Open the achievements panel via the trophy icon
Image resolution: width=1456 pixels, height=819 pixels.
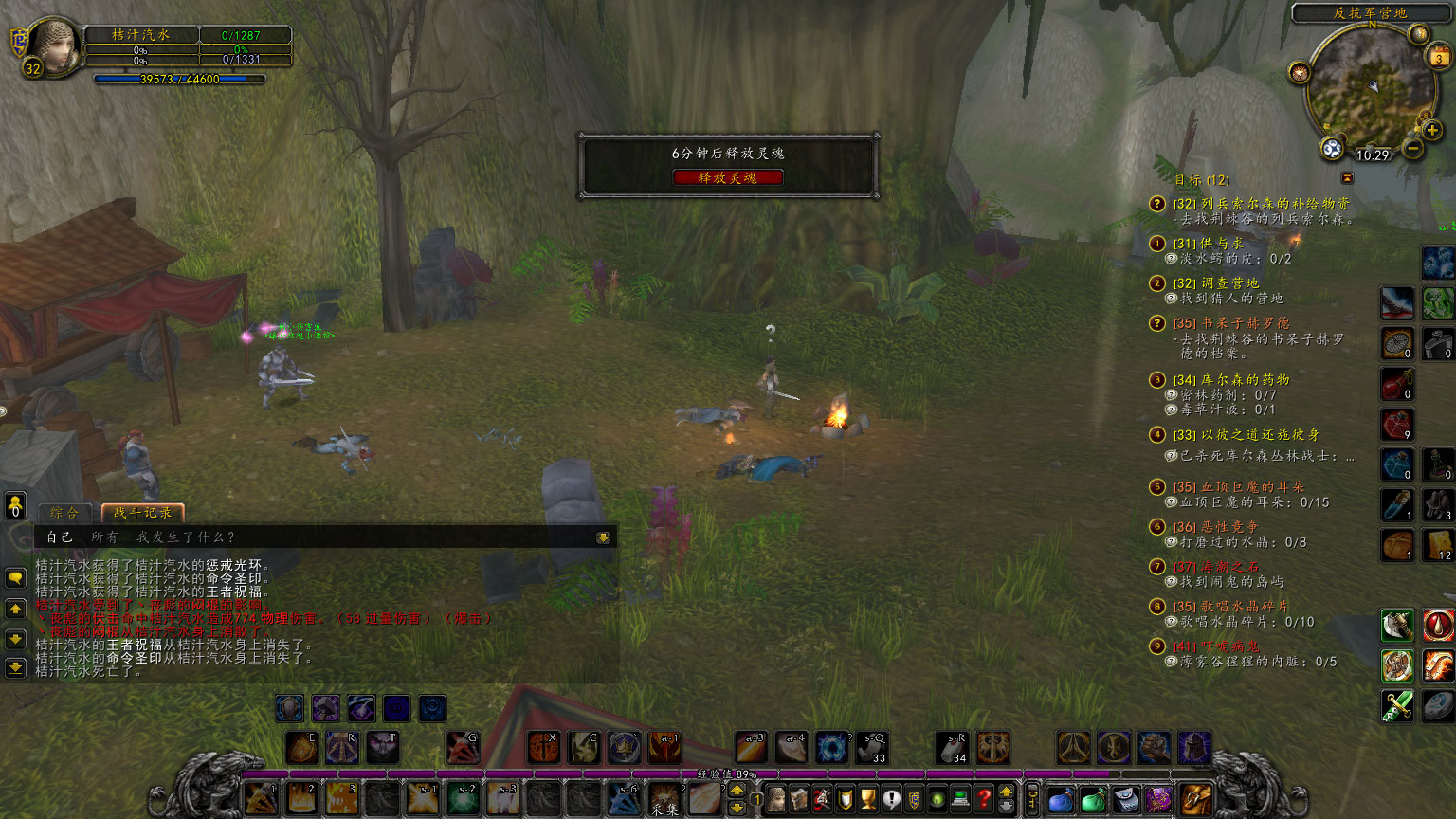(869, 798)
